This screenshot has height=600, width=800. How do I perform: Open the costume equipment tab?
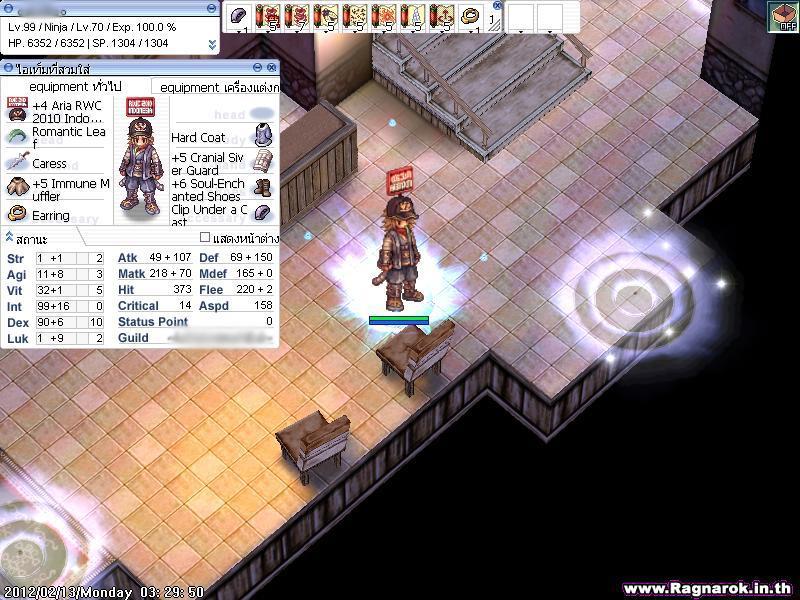213,87
